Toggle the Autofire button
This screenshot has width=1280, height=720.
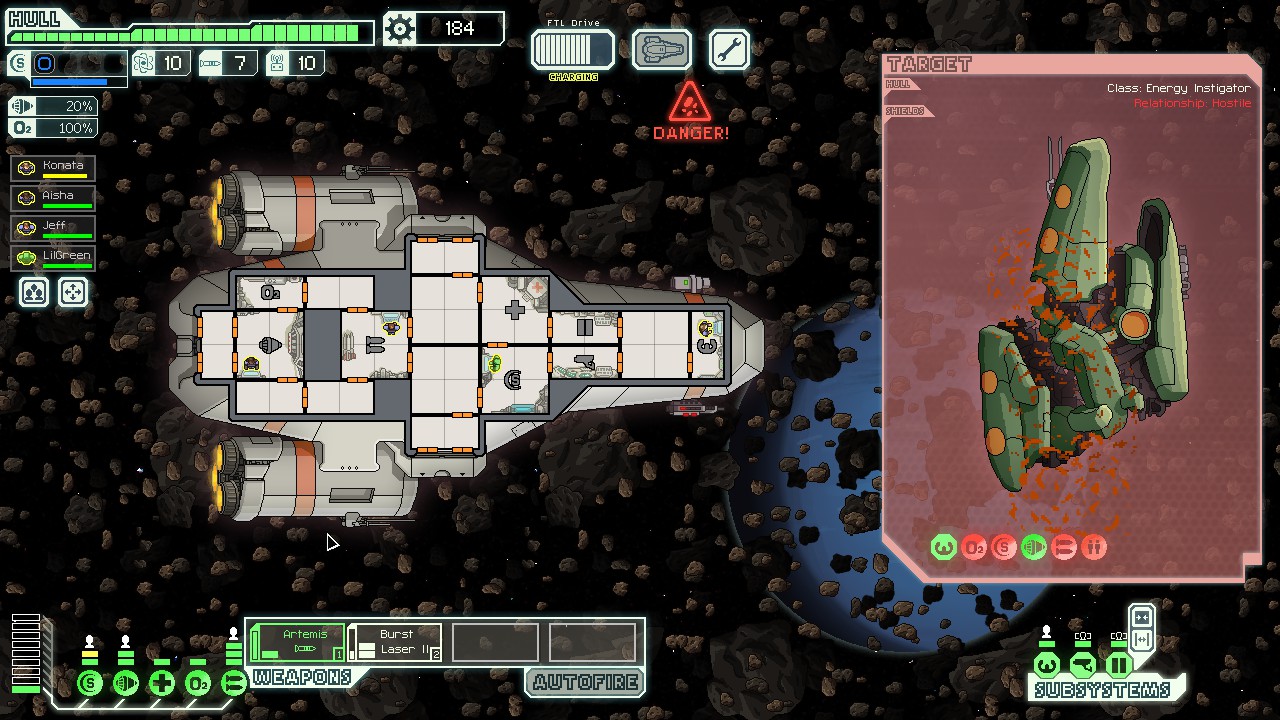point(585,683)
